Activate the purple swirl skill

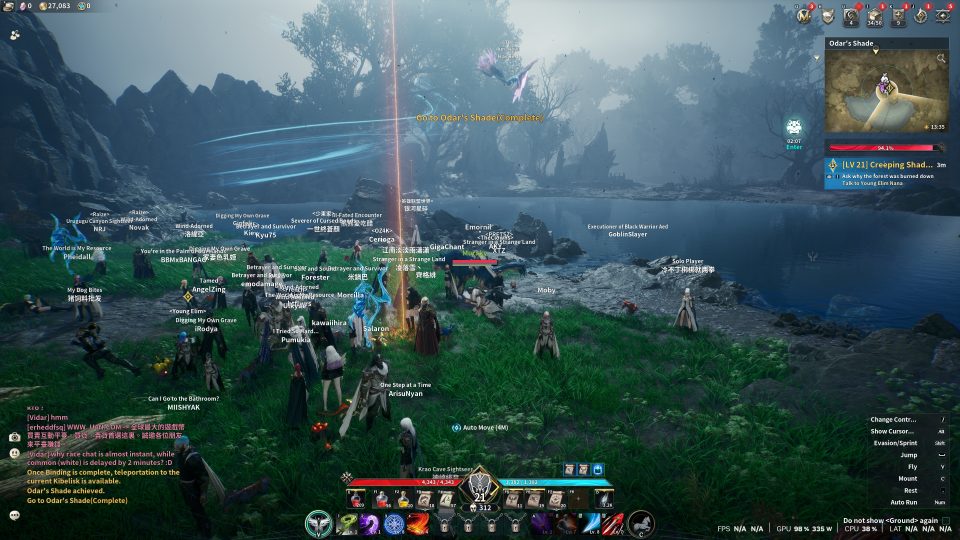370,523
